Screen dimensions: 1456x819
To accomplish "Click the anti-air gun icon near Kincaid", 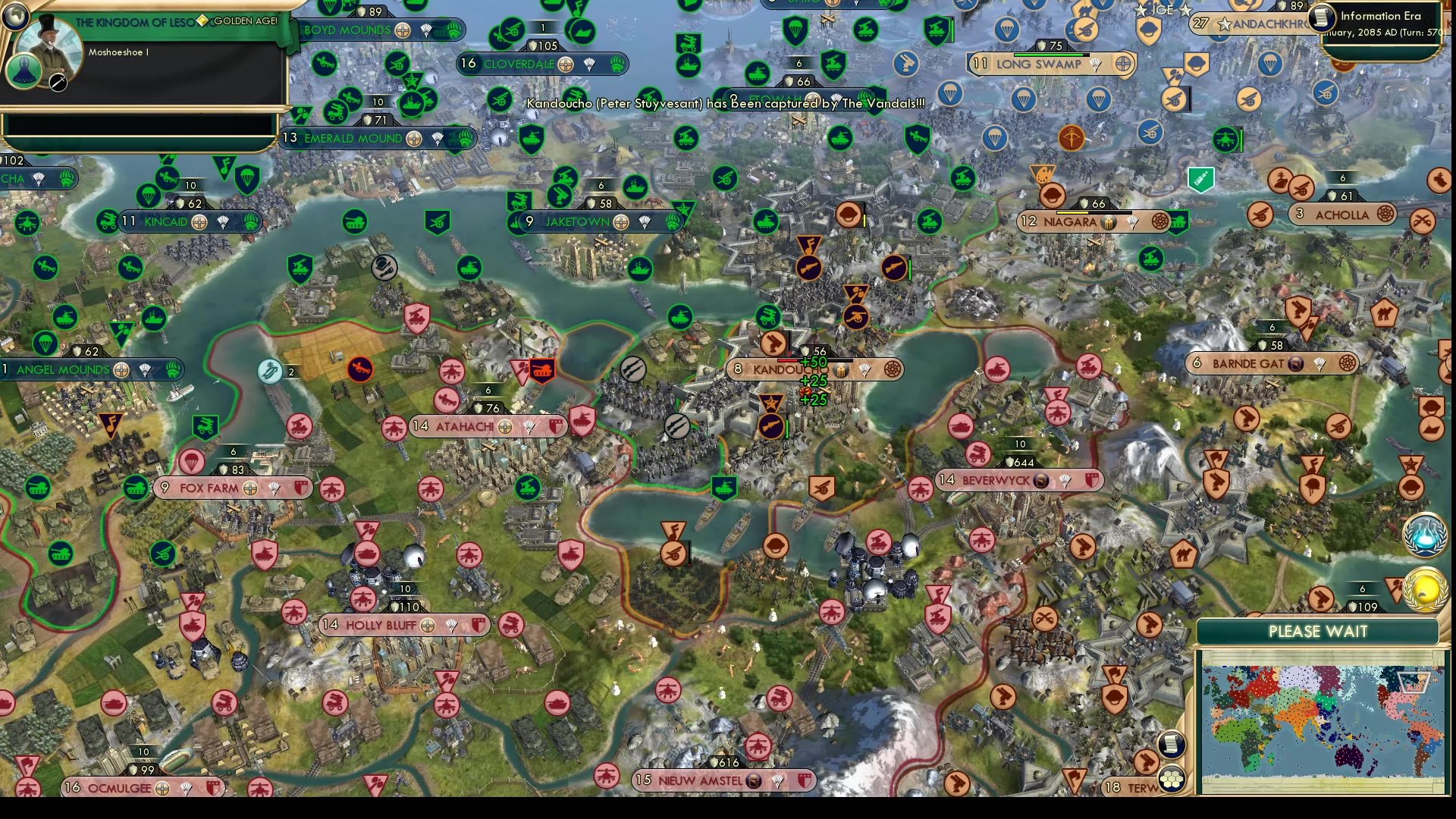I will click(107, 221).
